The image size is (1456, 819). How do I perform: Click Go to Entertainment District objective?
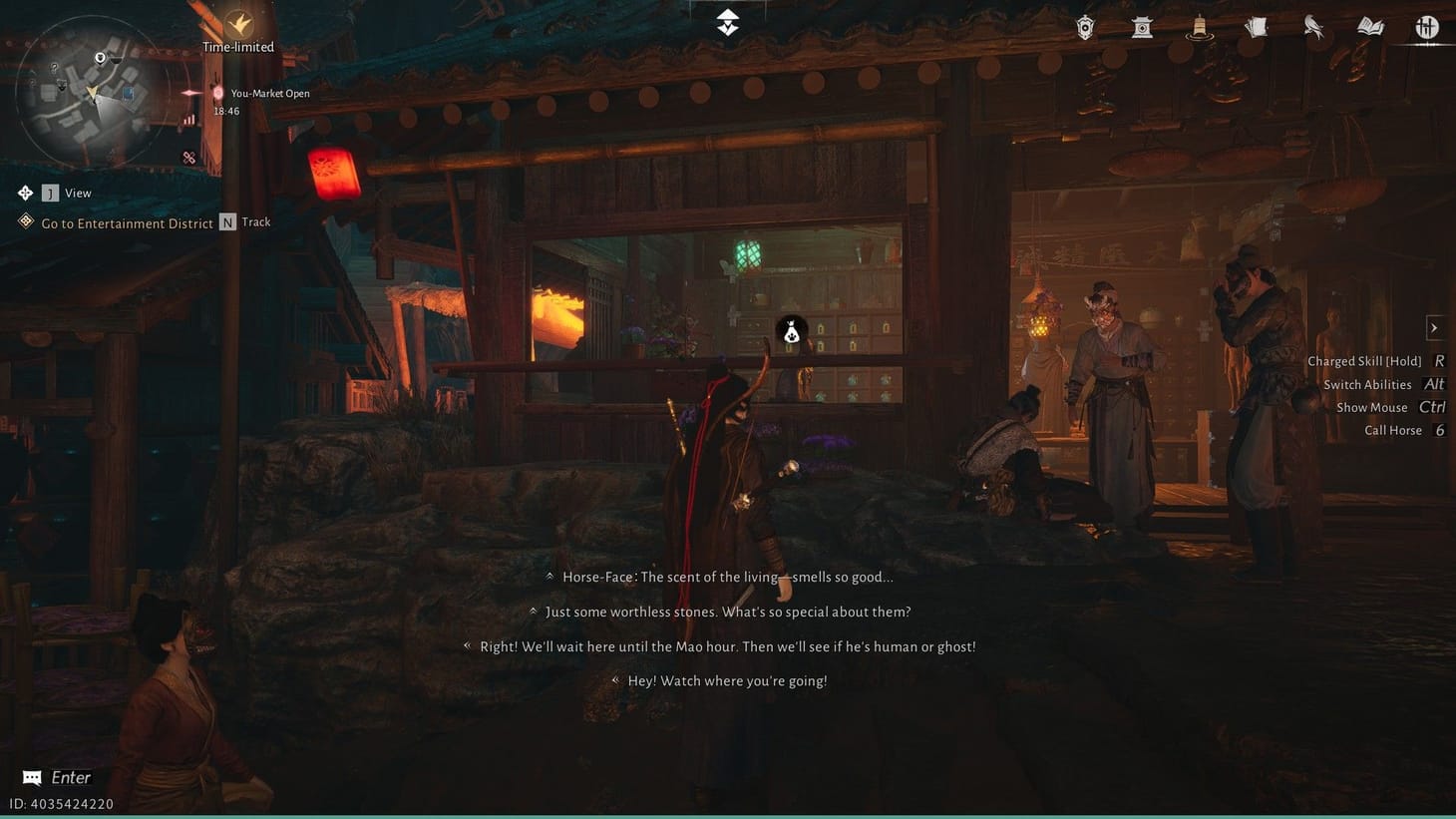(x=127, y=223)
